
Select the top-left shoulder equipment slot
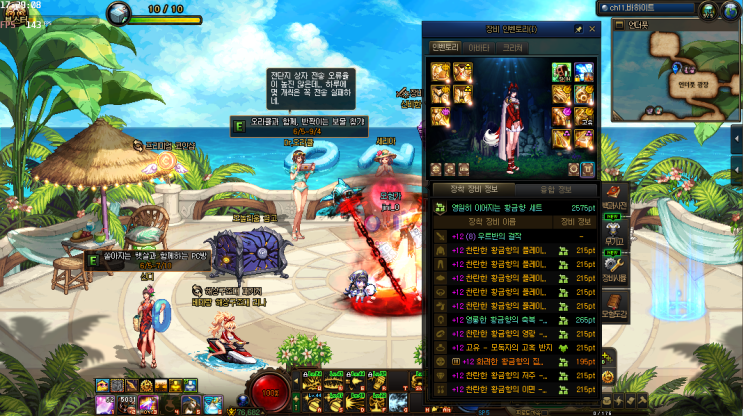(x=440, y=71)
